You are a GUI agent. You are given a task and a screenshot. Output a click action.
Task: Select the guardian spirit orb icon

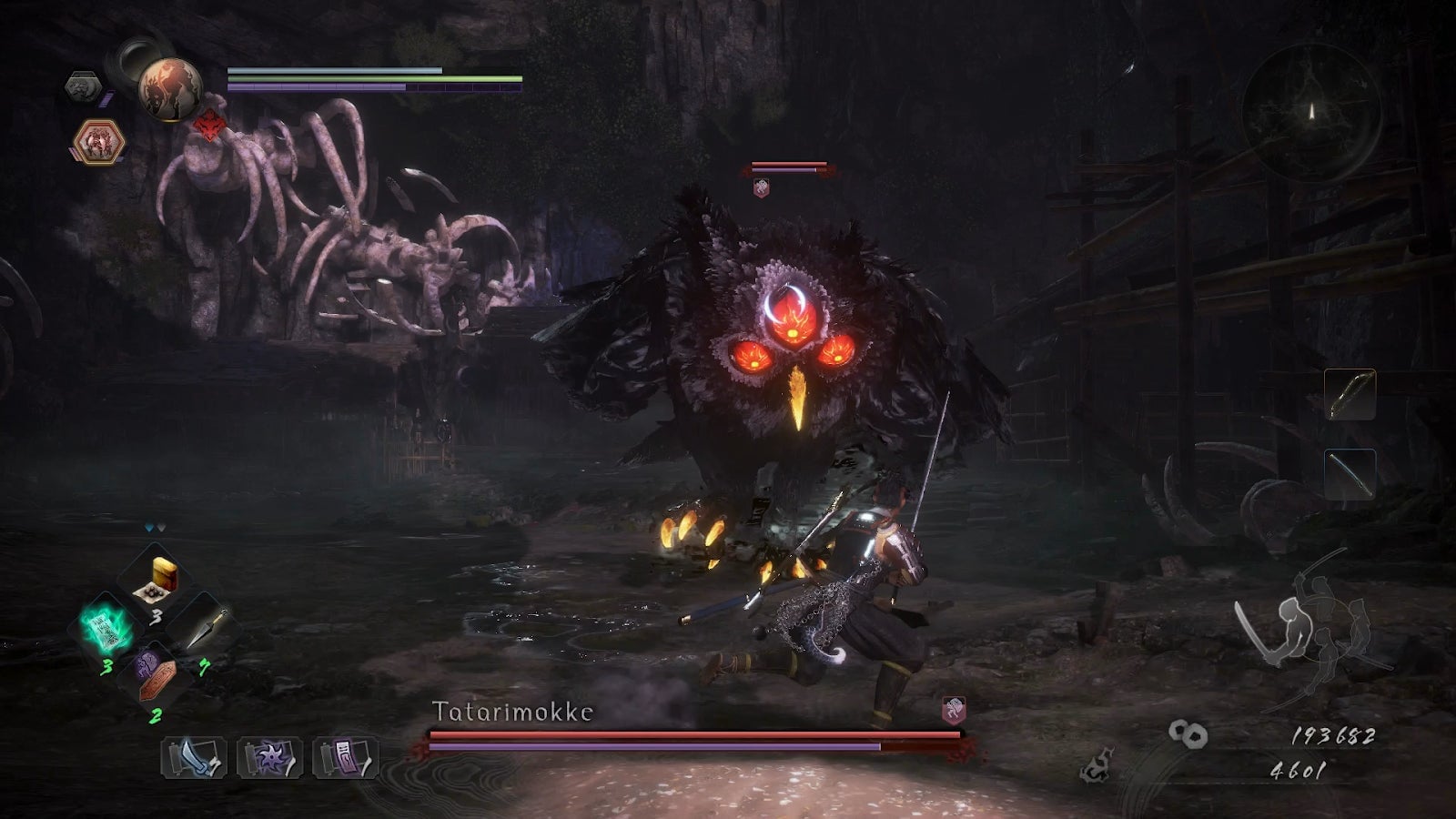pos(170,88)
